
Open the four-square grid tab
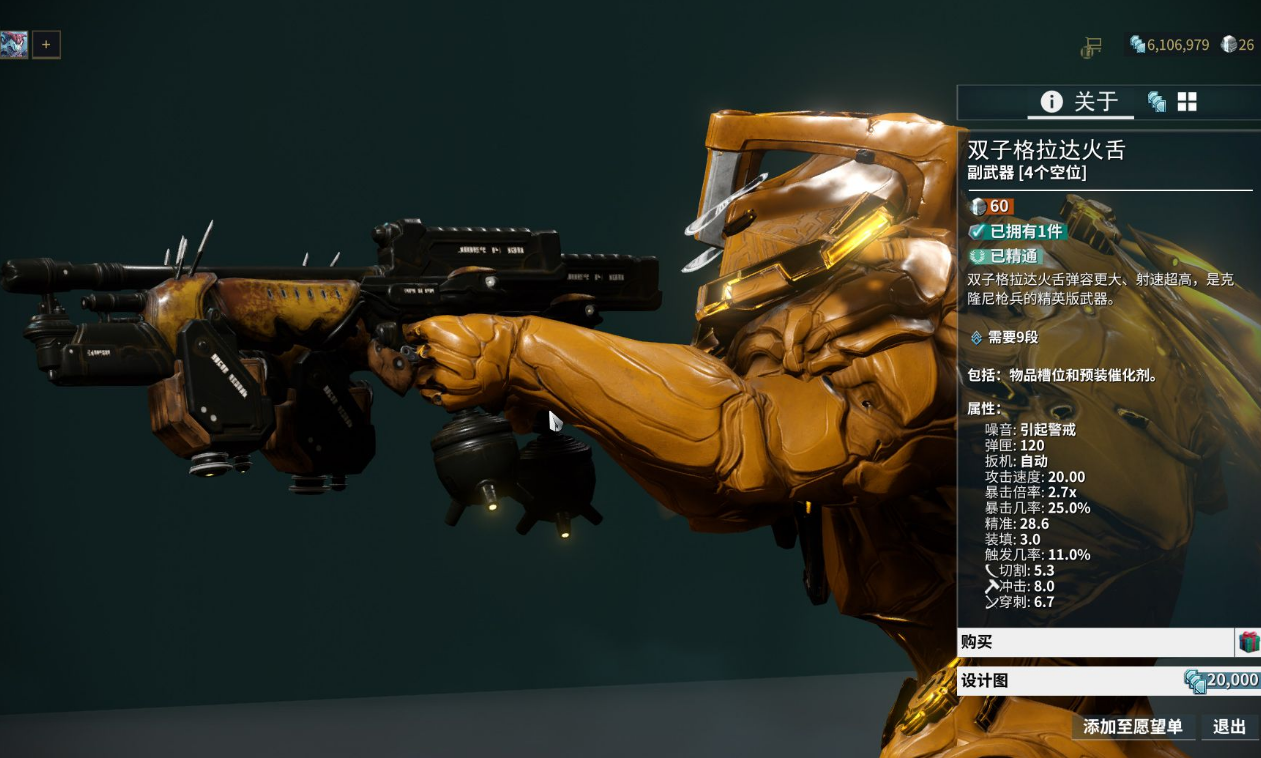click(1187, 101)
